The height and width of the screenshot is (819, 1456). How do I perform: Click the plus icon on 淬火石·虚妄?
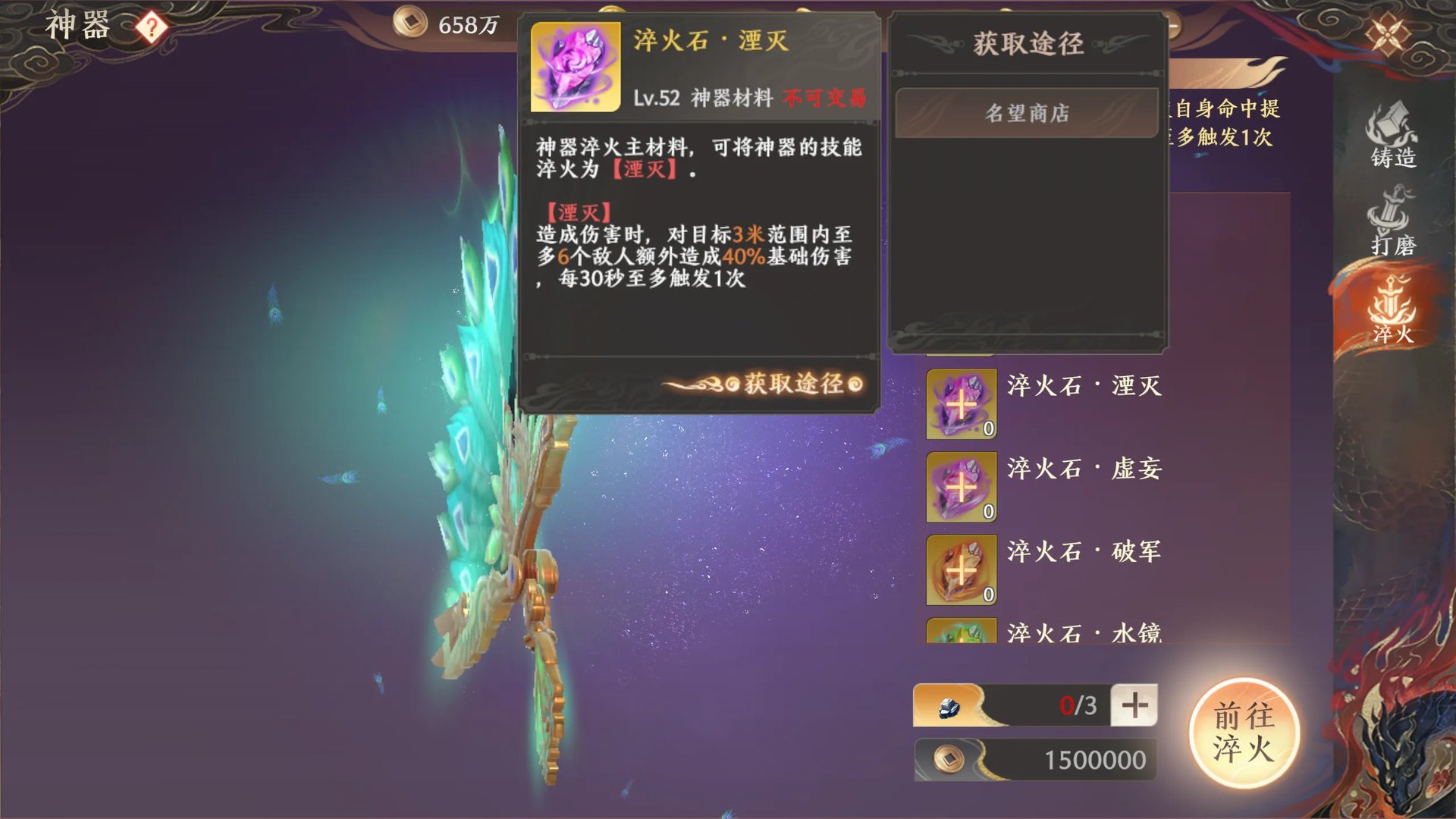pyautogui.click(x=960, y=488)
